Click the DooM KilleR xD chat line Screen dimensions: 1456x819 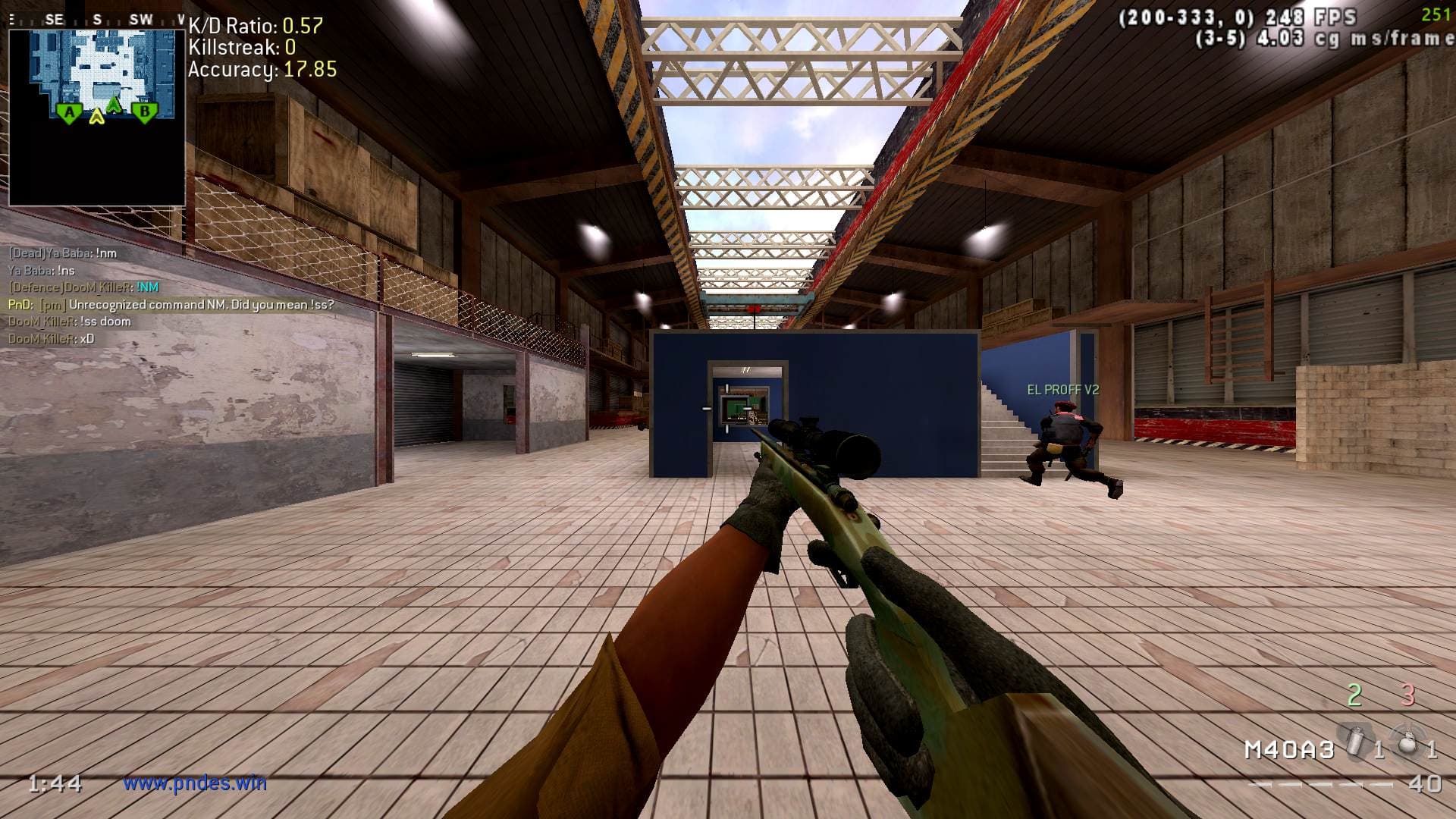[52, 338]
